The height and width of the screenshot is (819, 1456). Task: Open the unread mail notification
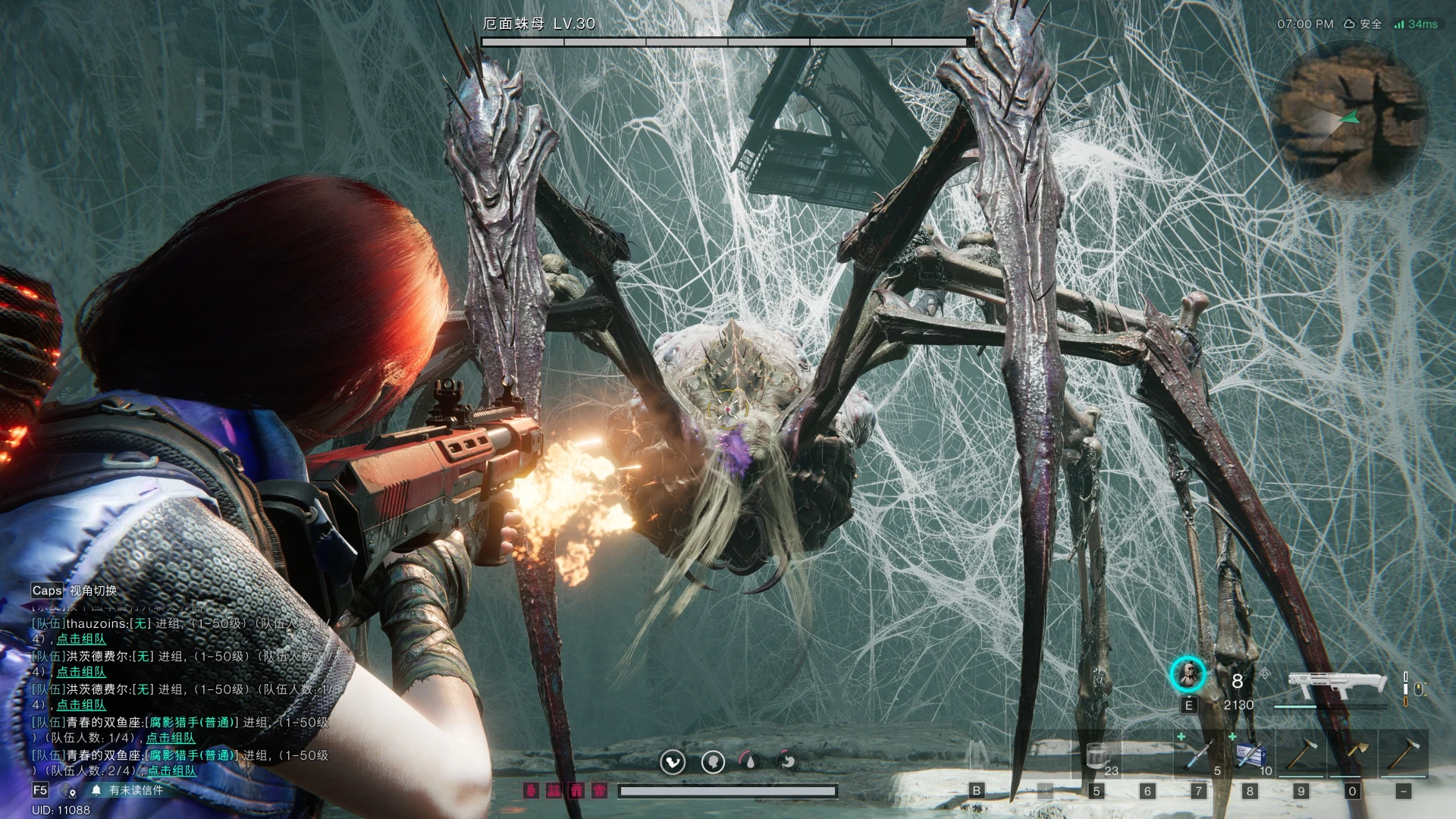coord(127,790)
